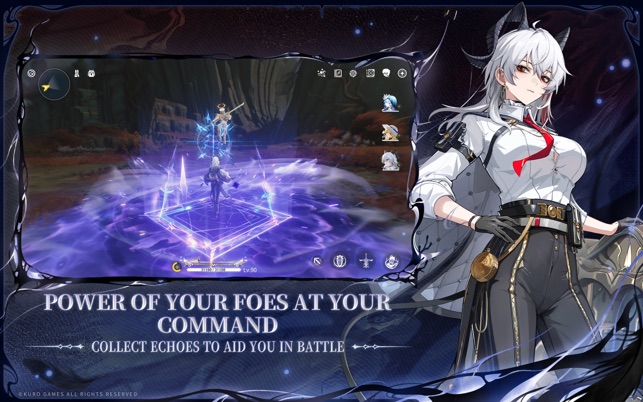643x402 pixels.
Task: Switch to the blonde hat-wearing party member
Action: coord(389,131)
